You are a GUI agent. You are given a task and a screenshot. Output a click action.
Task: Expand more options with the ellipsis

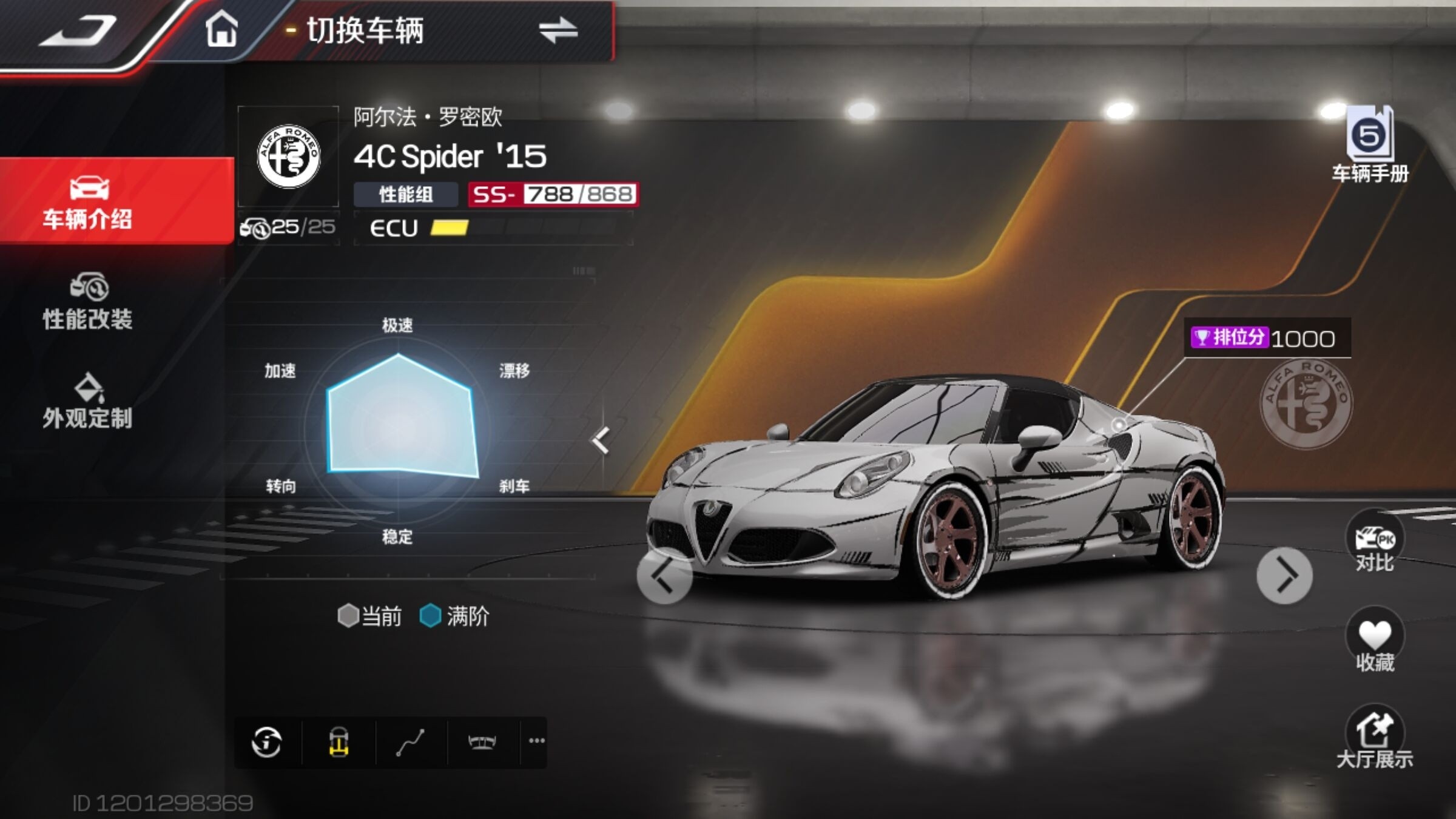click(536, 741)
